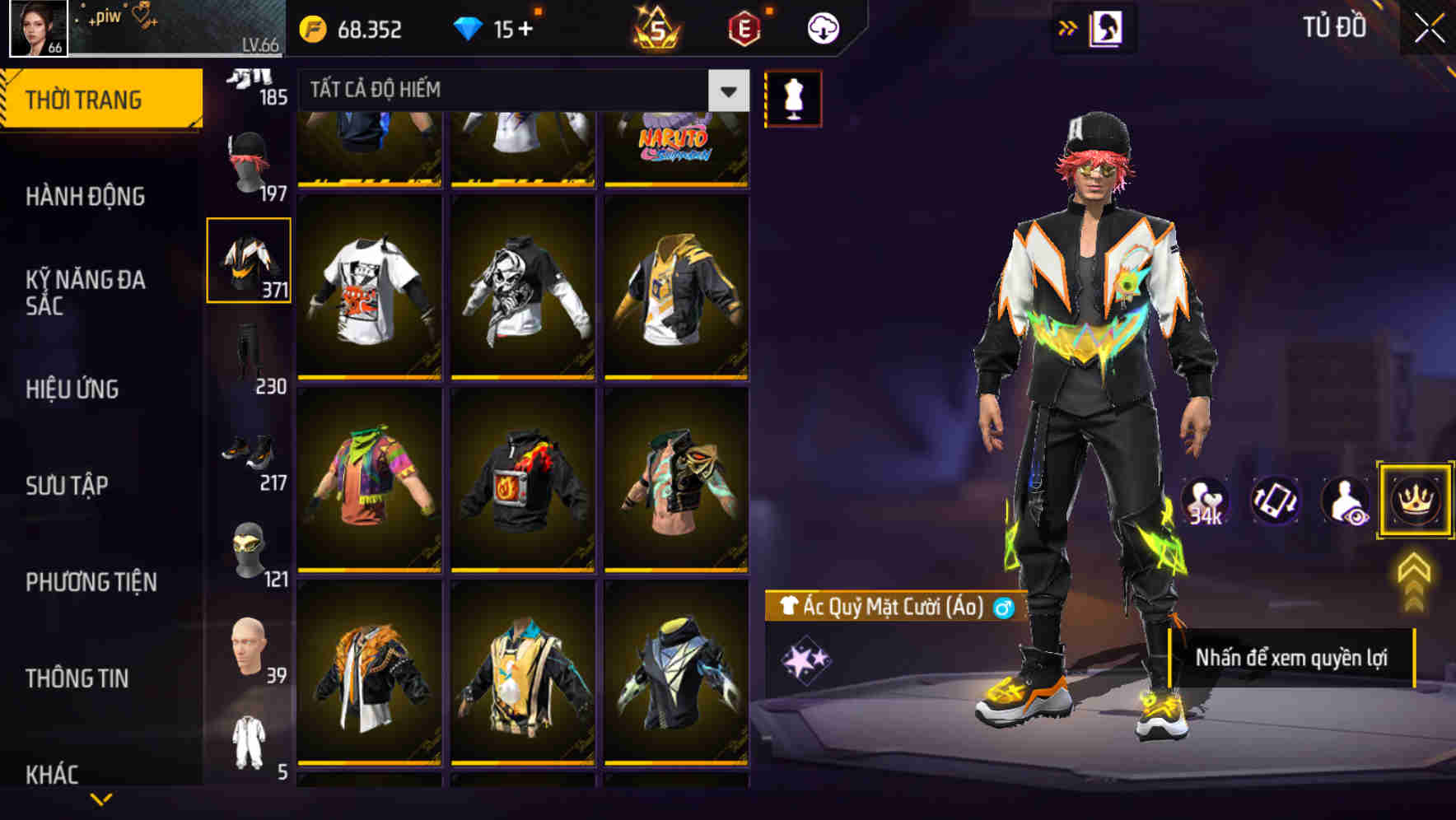Click the 34k likes heart icon
The height and width of the screenshot is (820, 1456).
(1204, 501)
